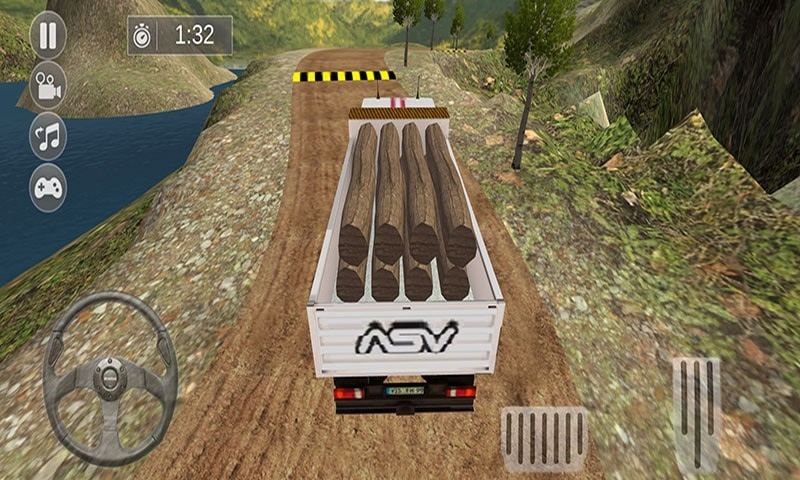Hit the wide brake pedal

(x=544, y=438)
